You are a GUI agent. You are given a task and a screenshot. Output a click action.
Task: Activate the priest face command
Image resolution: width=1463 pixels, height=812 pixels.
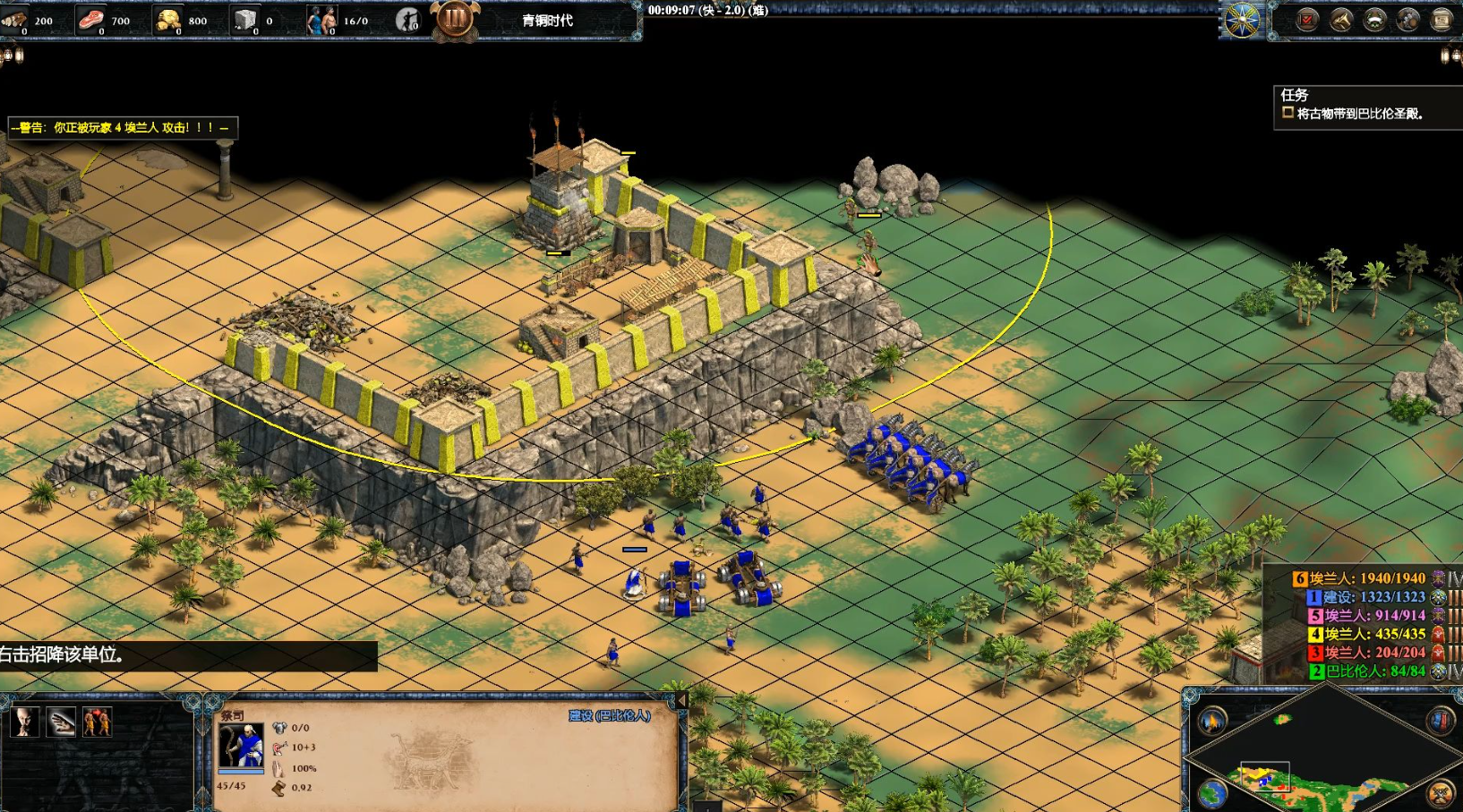click(x=25, y=721)
